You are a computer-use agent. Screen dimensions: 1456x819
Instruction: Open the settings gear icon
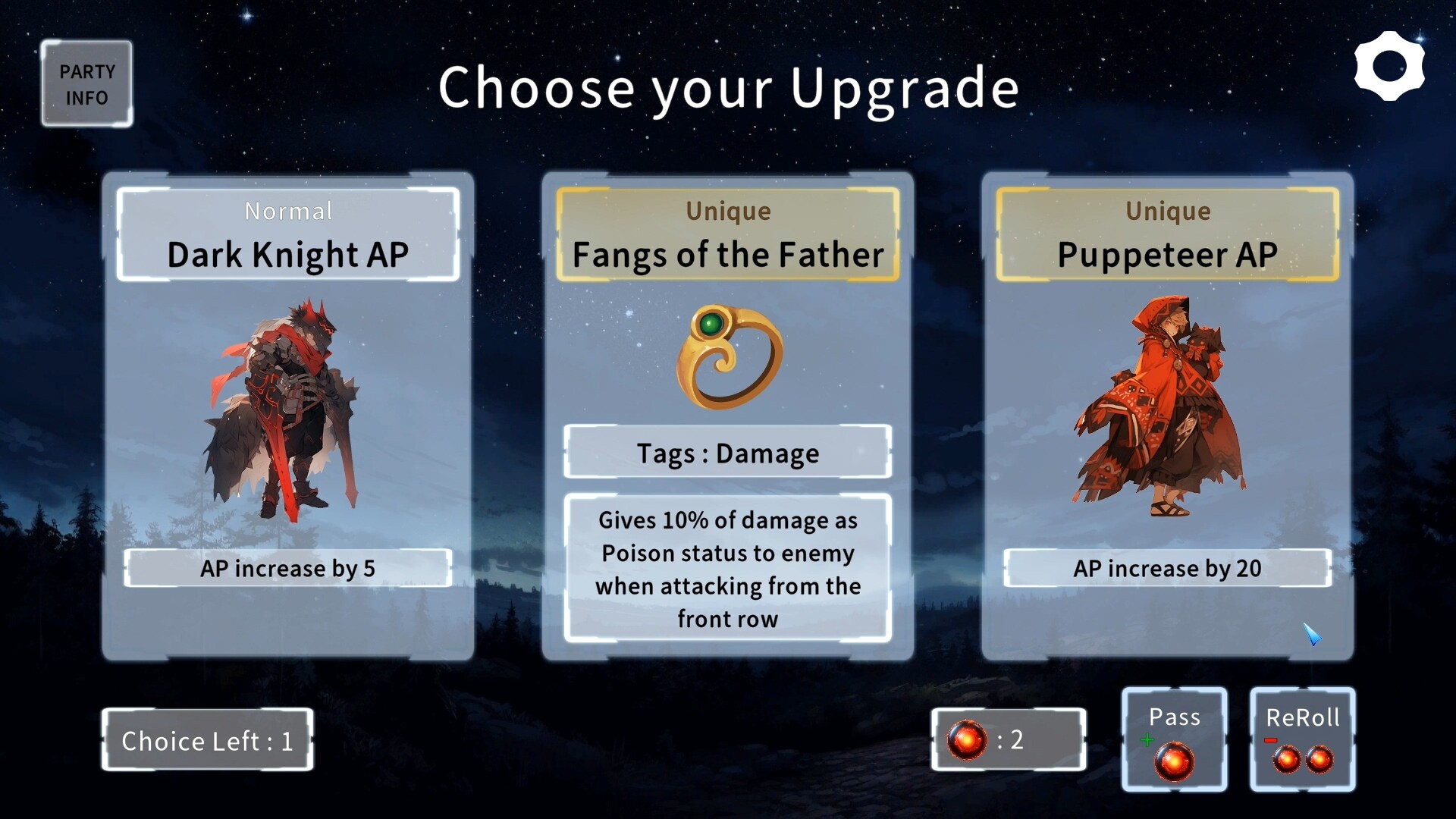click(x=1391, y=65)
